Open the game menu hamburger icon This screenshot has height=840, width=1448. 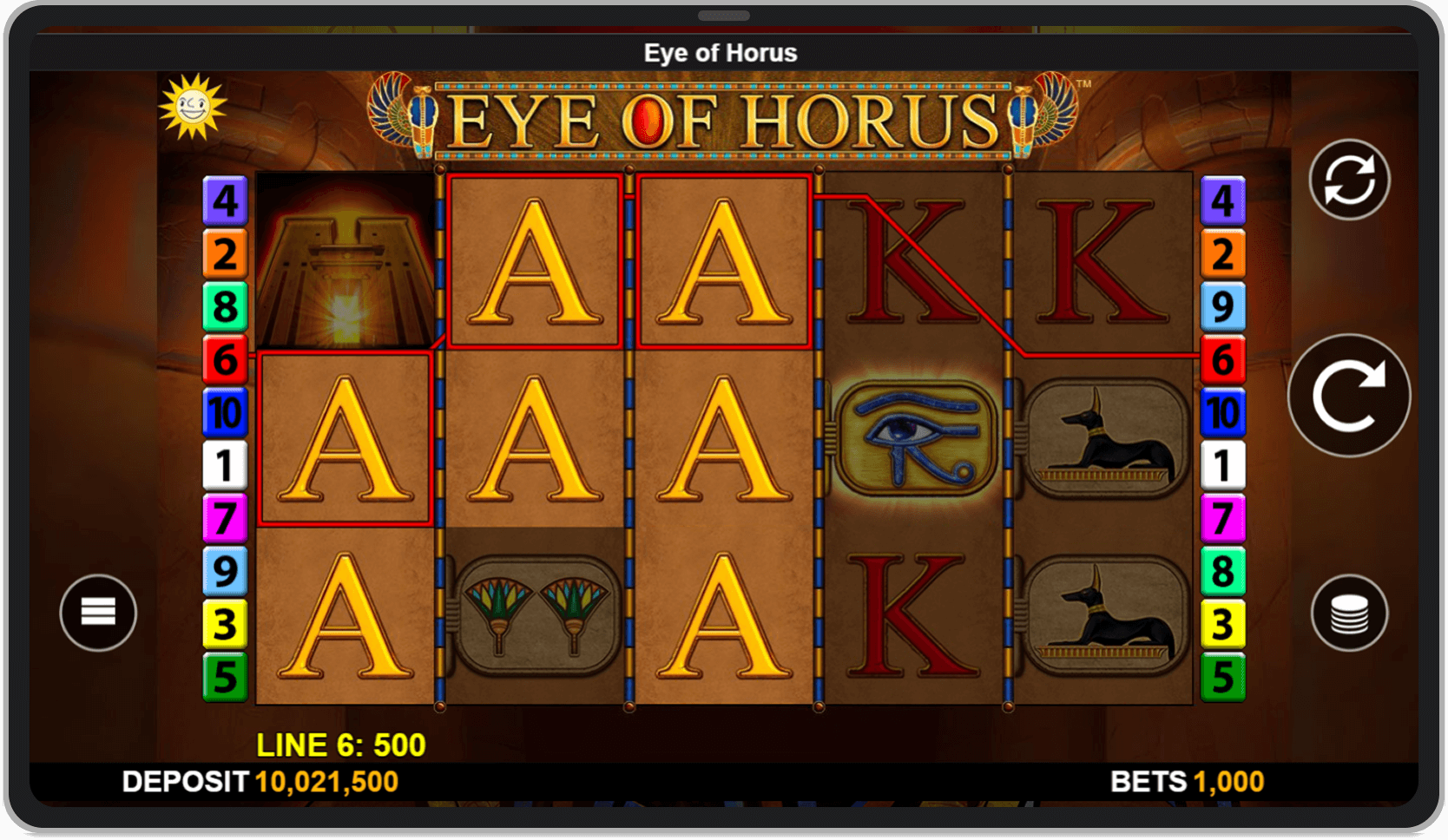coord(98,613)
